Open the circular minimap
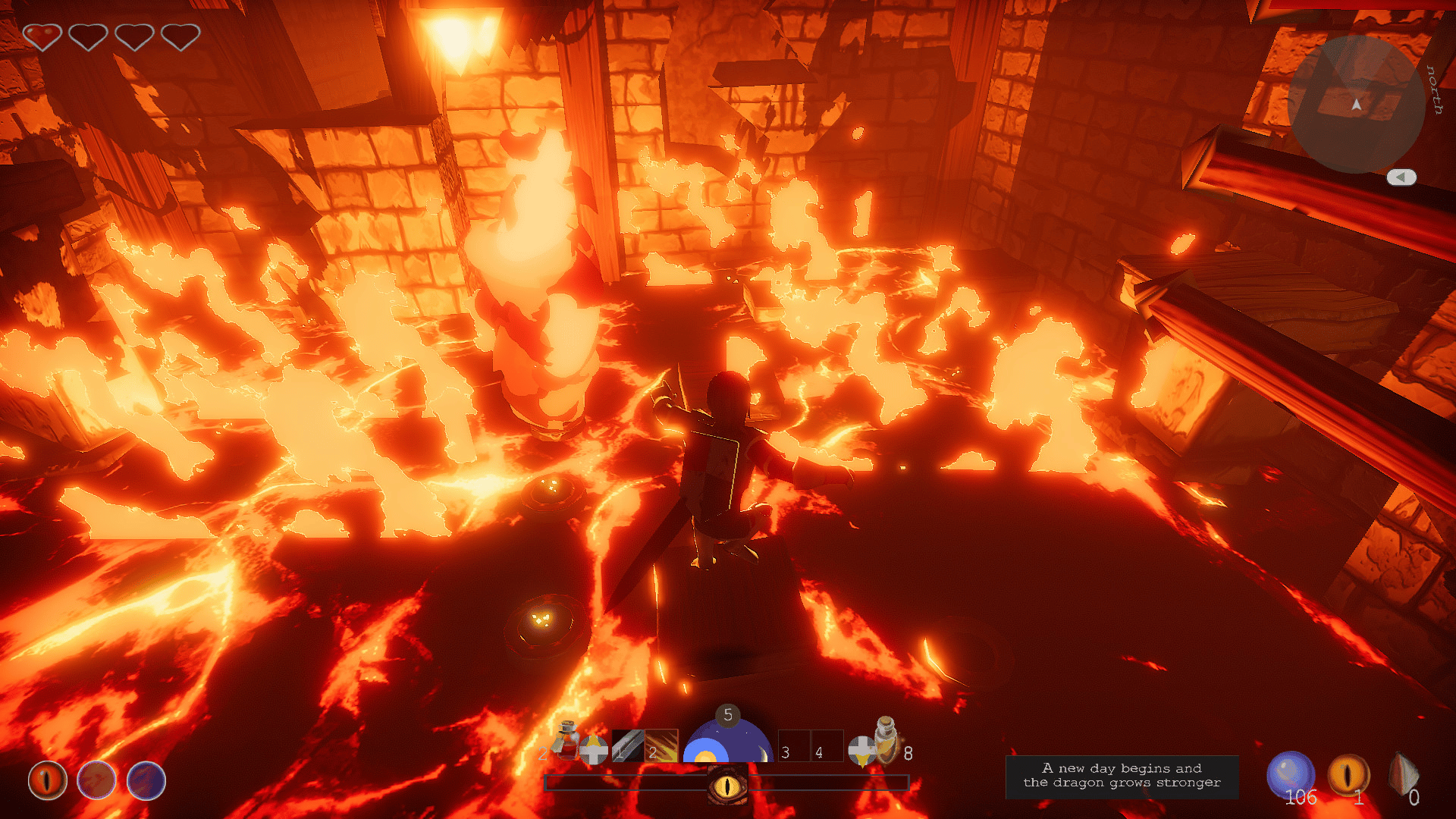The image size is (1456, 819). 1356,104
